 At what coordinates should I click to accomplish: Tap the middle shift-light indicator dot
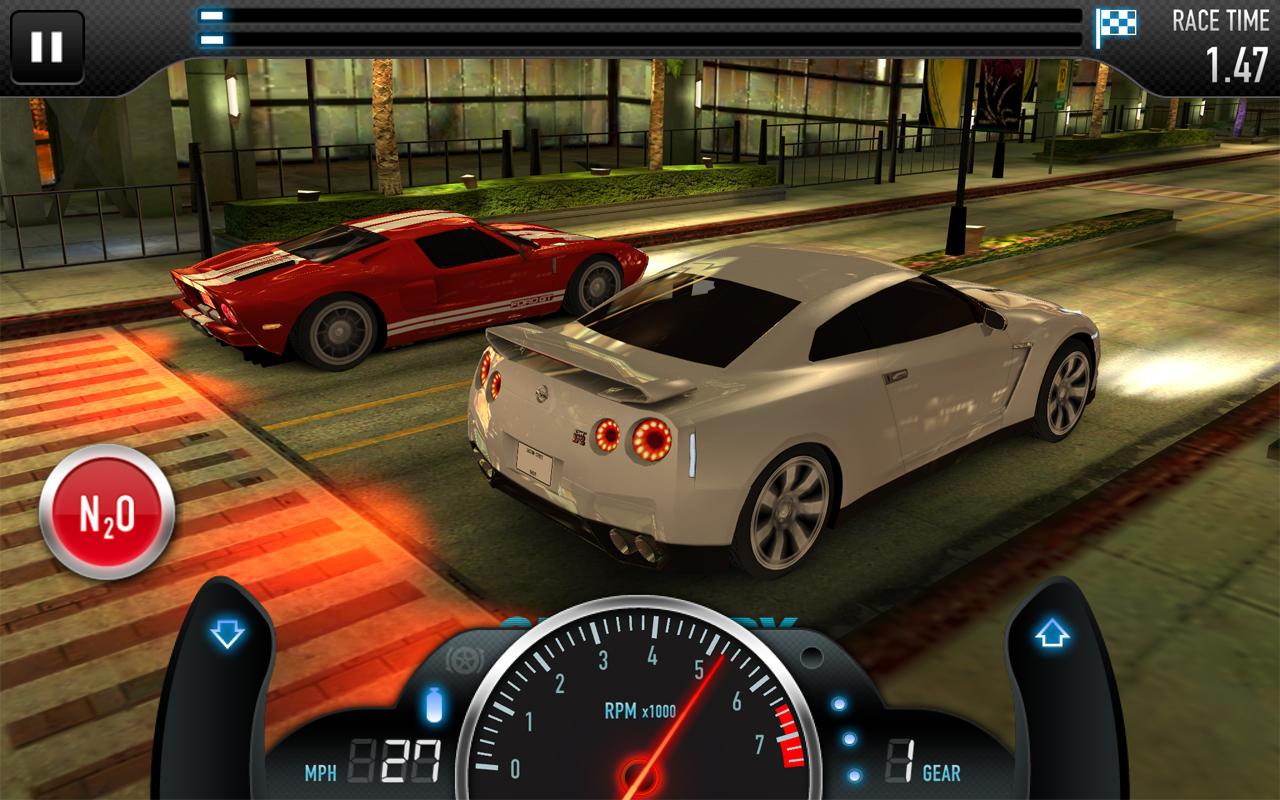pyautogui.click(x=849, y=738)
